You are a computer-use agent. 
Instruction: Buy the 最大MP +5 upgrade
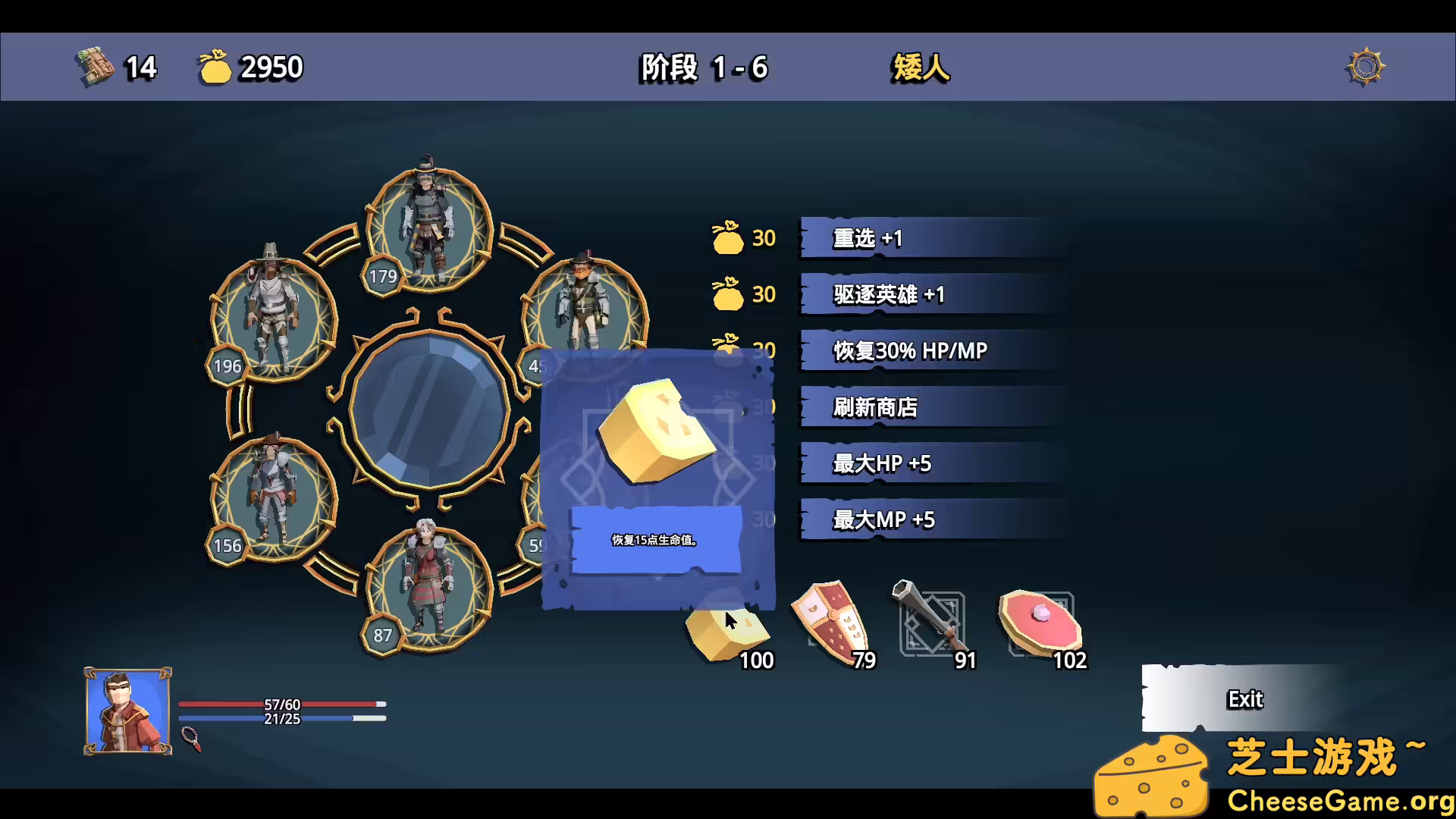[933, 519]
